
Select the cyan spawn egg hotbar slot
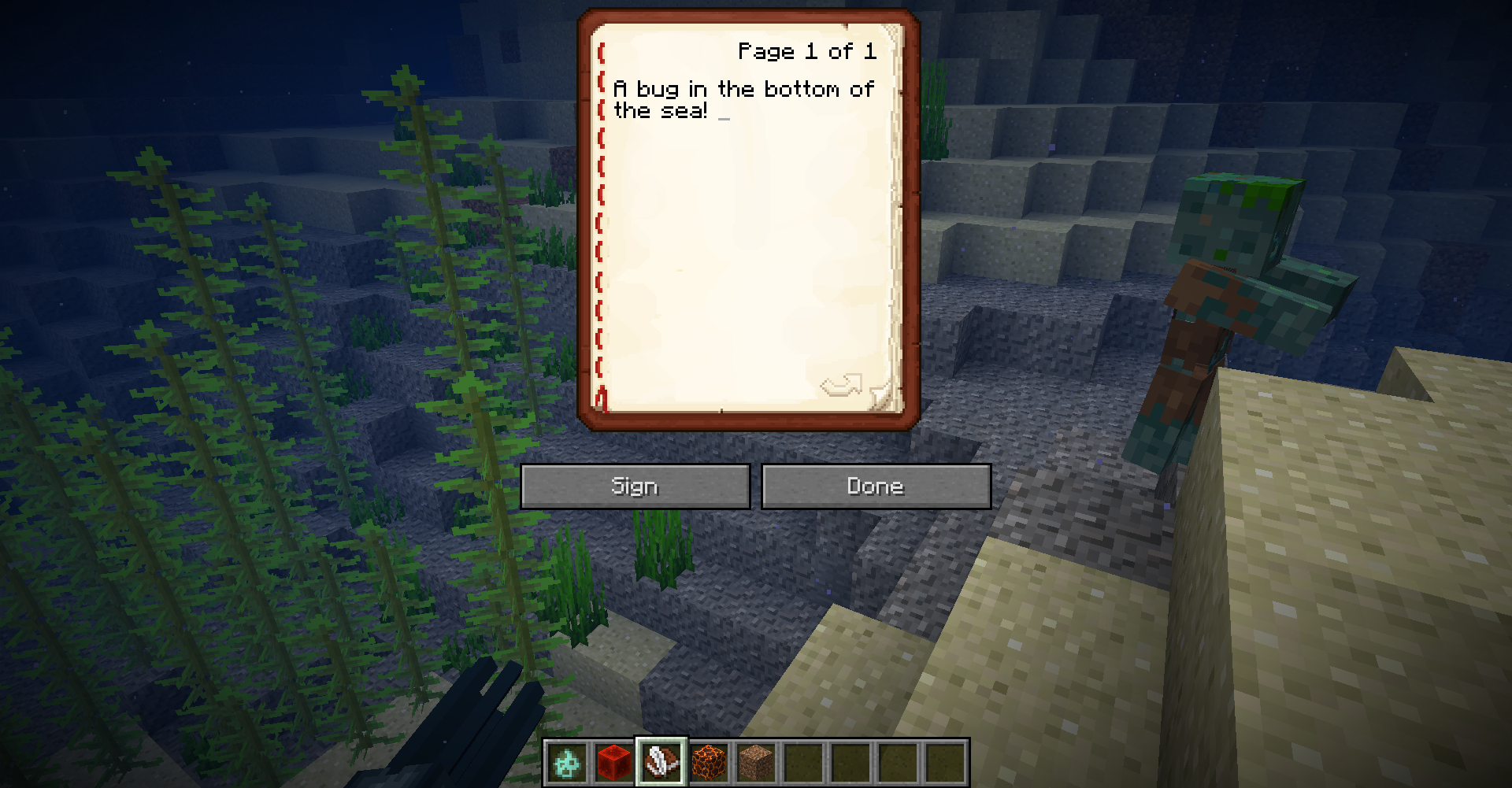click(x=567, y=762)
